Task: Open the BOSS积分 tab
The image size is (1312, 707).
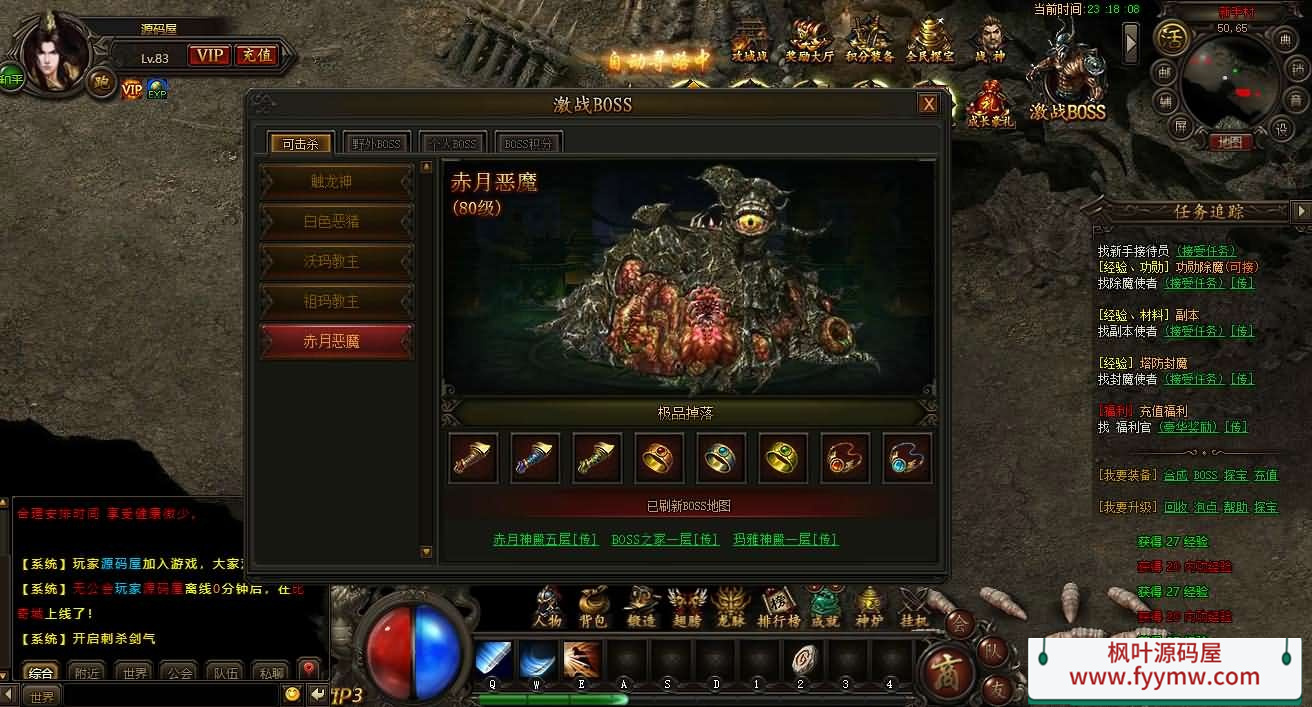Action: point(528,144)
